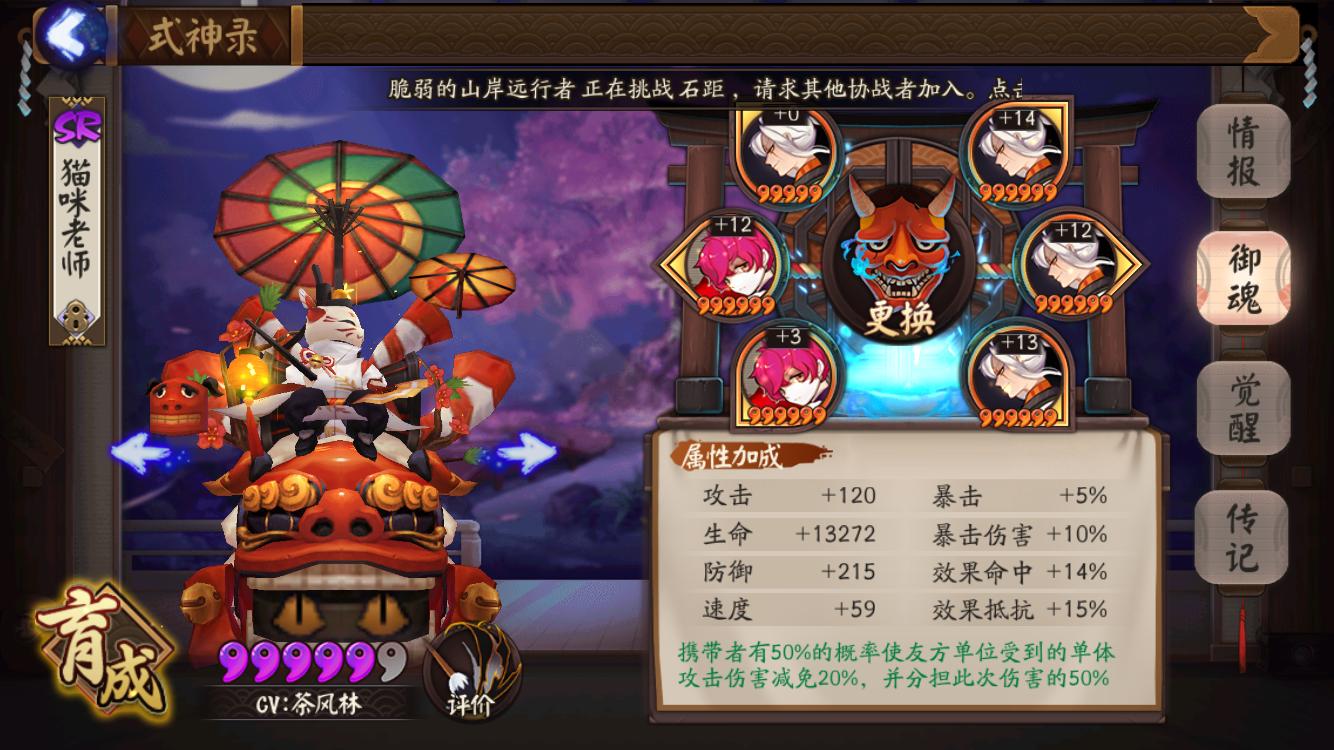Click the back arrow to exit 式神录

pyautogui.click(x=70, y=31)
